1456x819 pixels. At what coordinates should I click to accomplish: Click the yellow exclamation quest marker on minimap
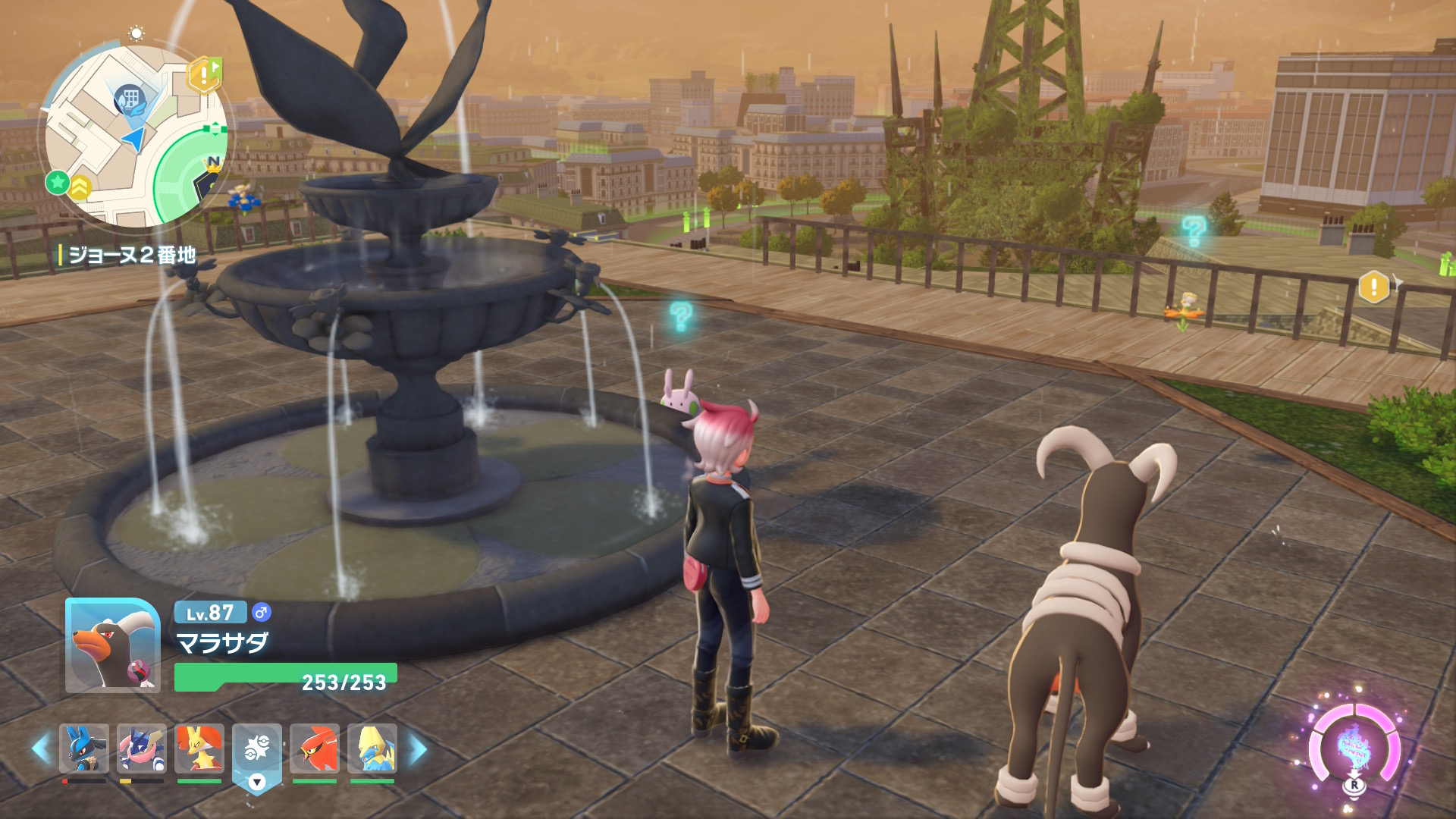(203, 74)
